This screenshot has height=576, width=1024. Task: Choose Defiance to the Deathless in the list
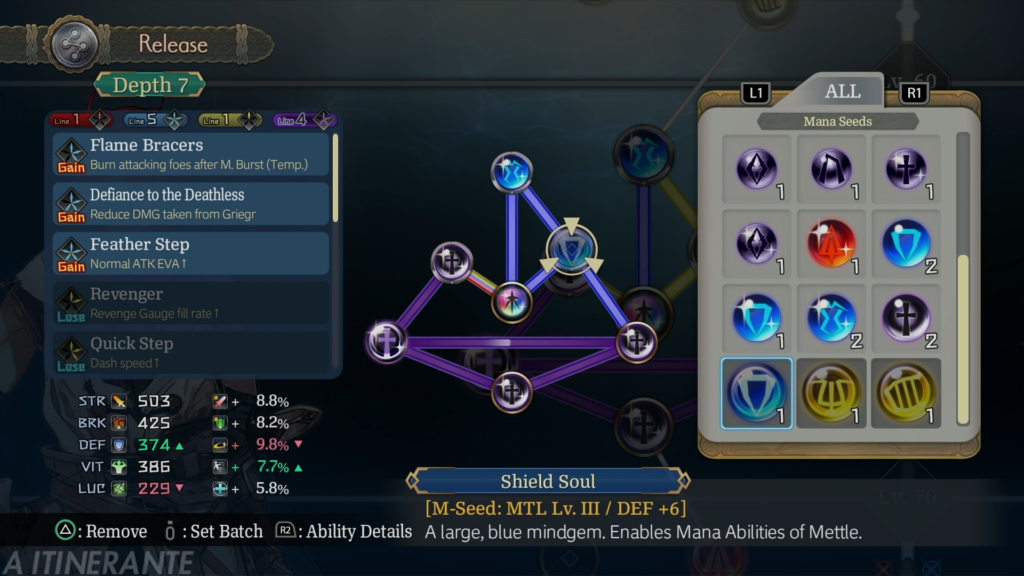pyautogui.click(x=191, y=203)
